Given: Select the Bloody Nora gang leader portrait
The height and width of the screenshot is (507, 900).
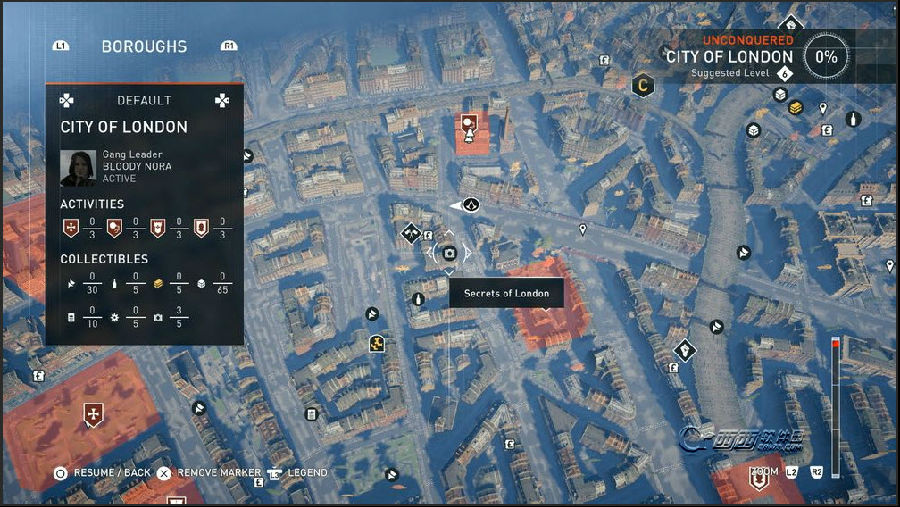Looking at the screenshot, I should [78, 168].
